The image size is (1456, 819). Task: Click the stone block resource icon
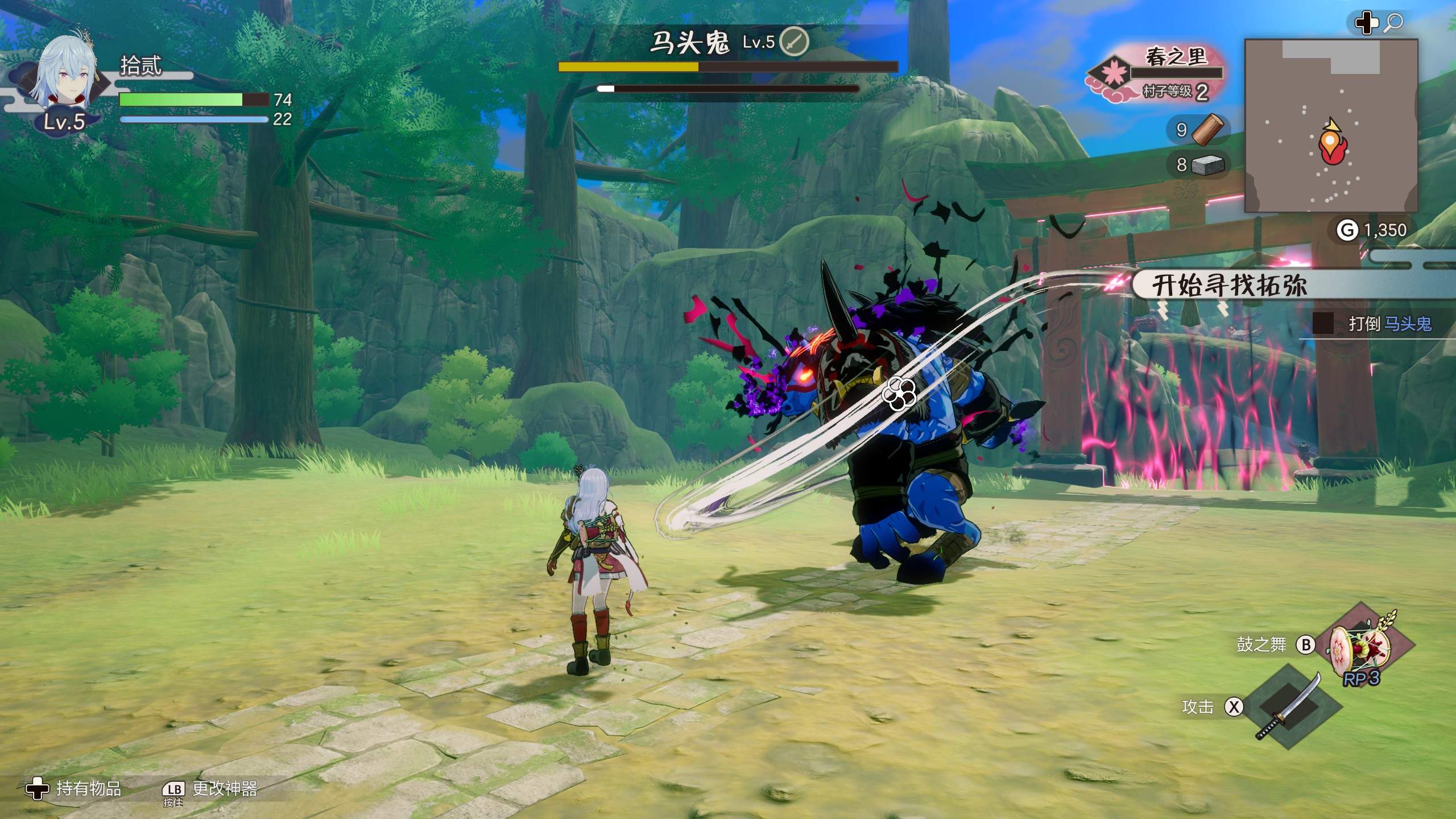tap(1207, 165)
